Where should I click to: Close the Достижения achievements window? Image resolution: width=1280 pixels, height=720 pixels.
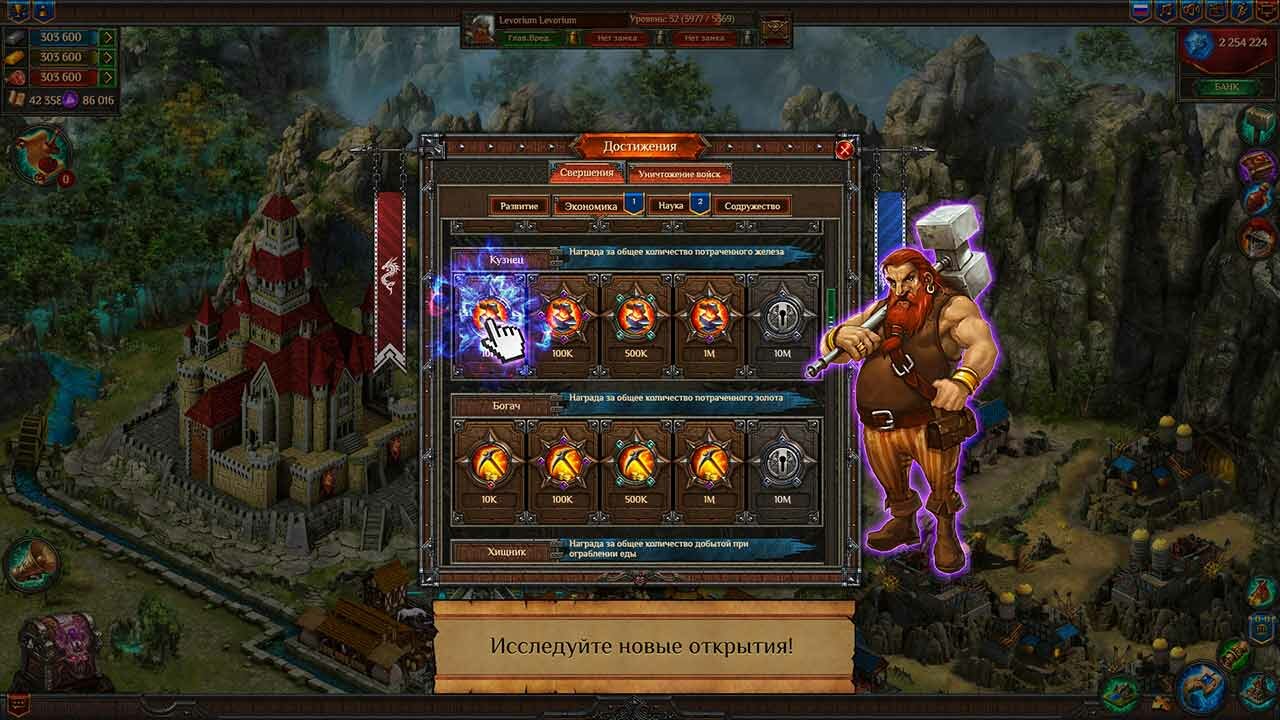pyautogui.click(x=845, y=150)
